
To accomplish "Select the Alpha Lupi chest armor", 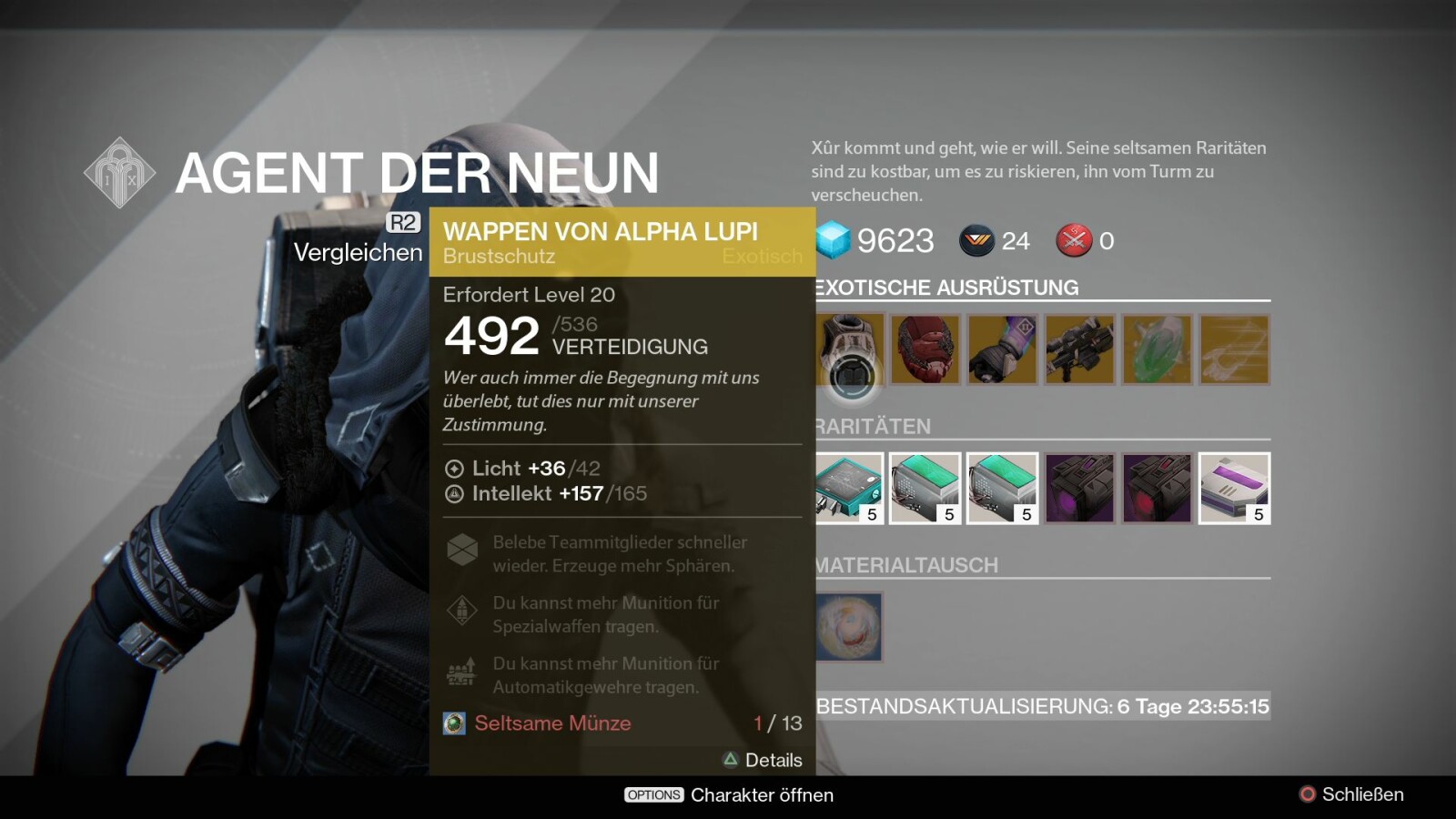I will (850, 349).
